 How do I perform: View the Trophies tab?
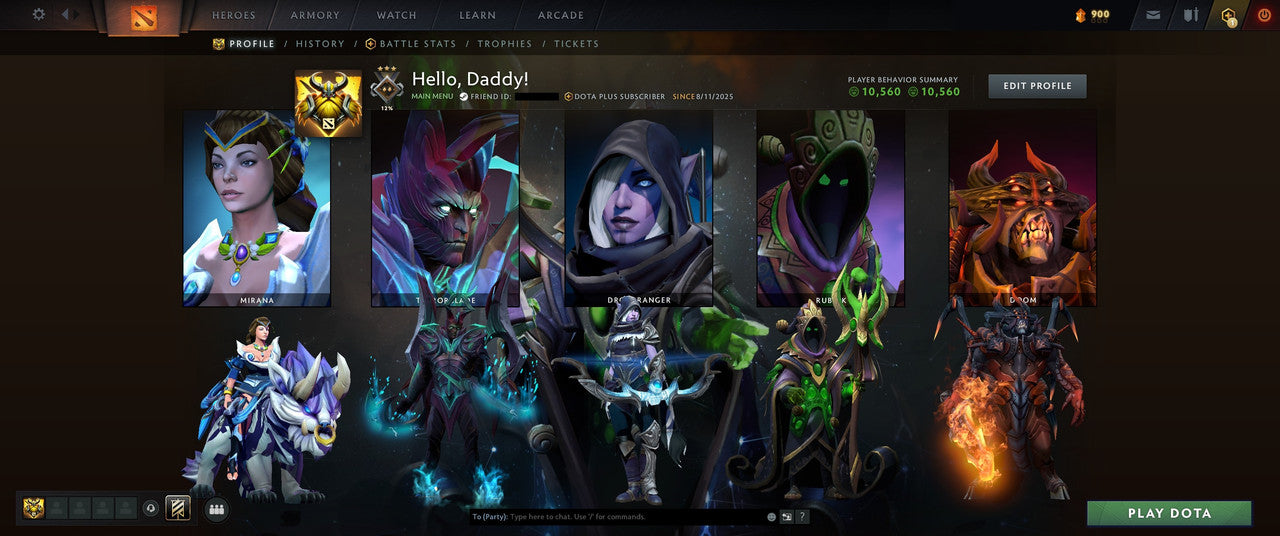point(504,44)
